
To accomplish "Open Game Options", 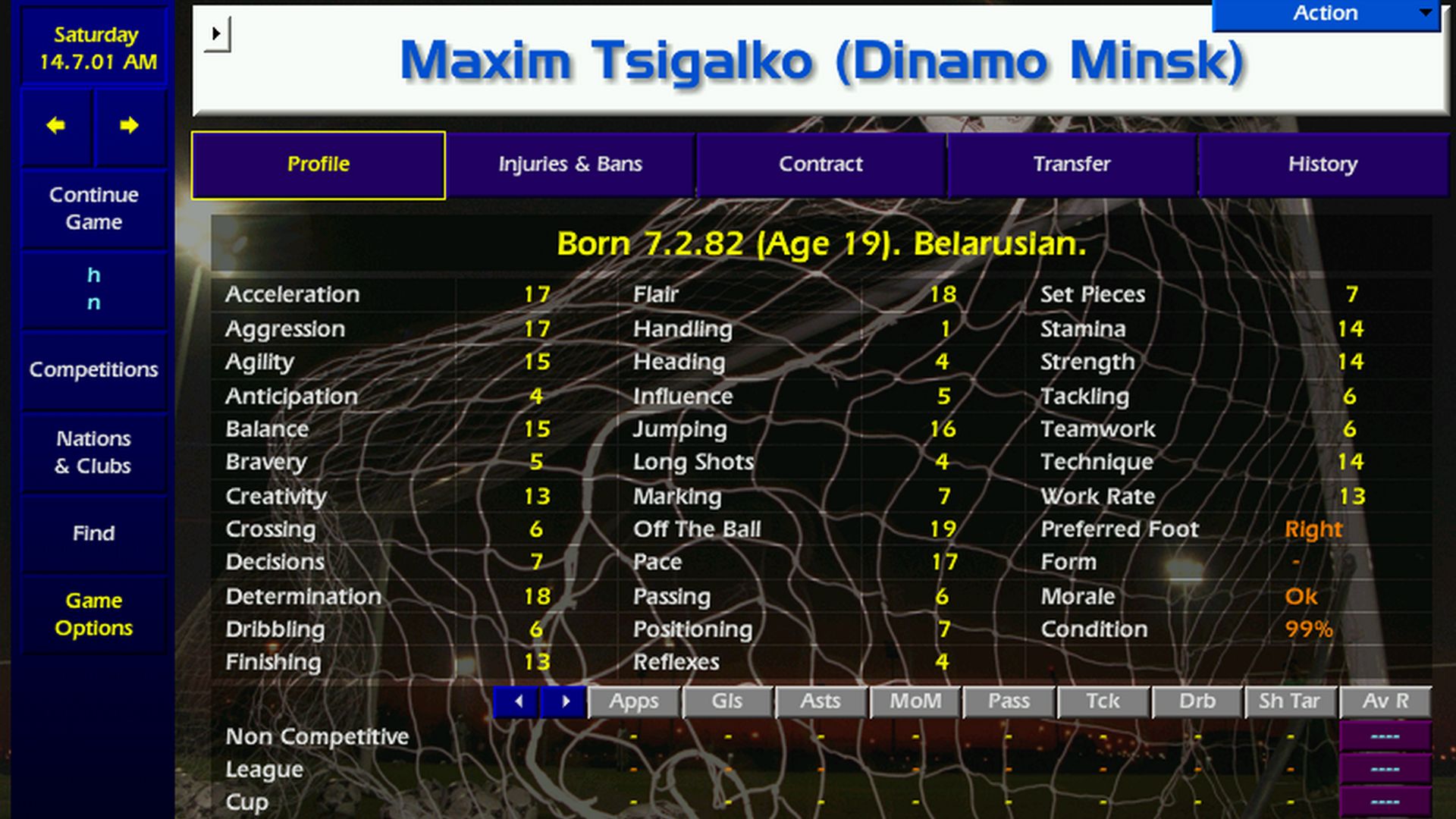I will 93,614.
